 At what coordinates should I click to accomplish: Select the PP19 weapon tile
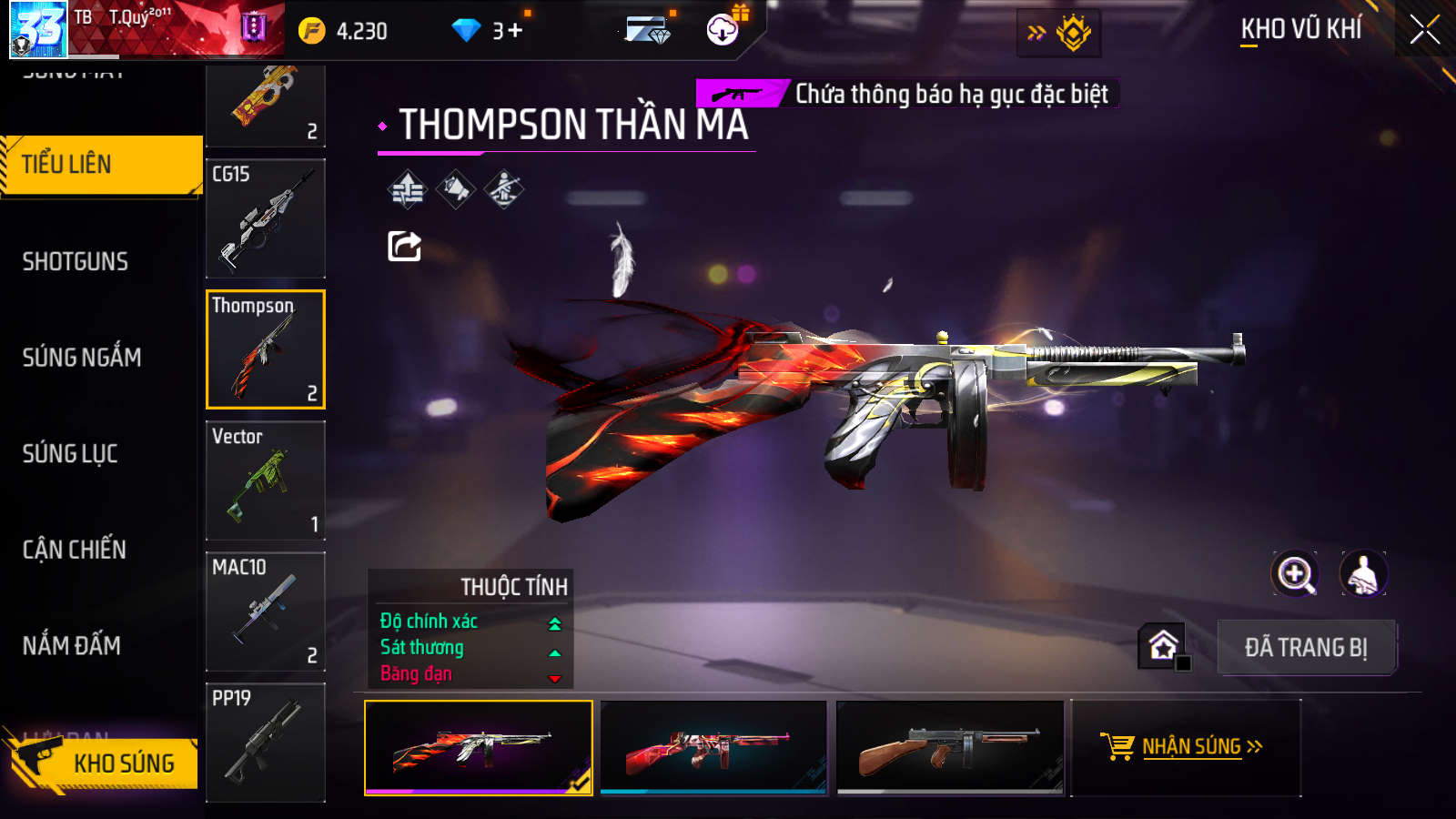click(x=266, y=742)
